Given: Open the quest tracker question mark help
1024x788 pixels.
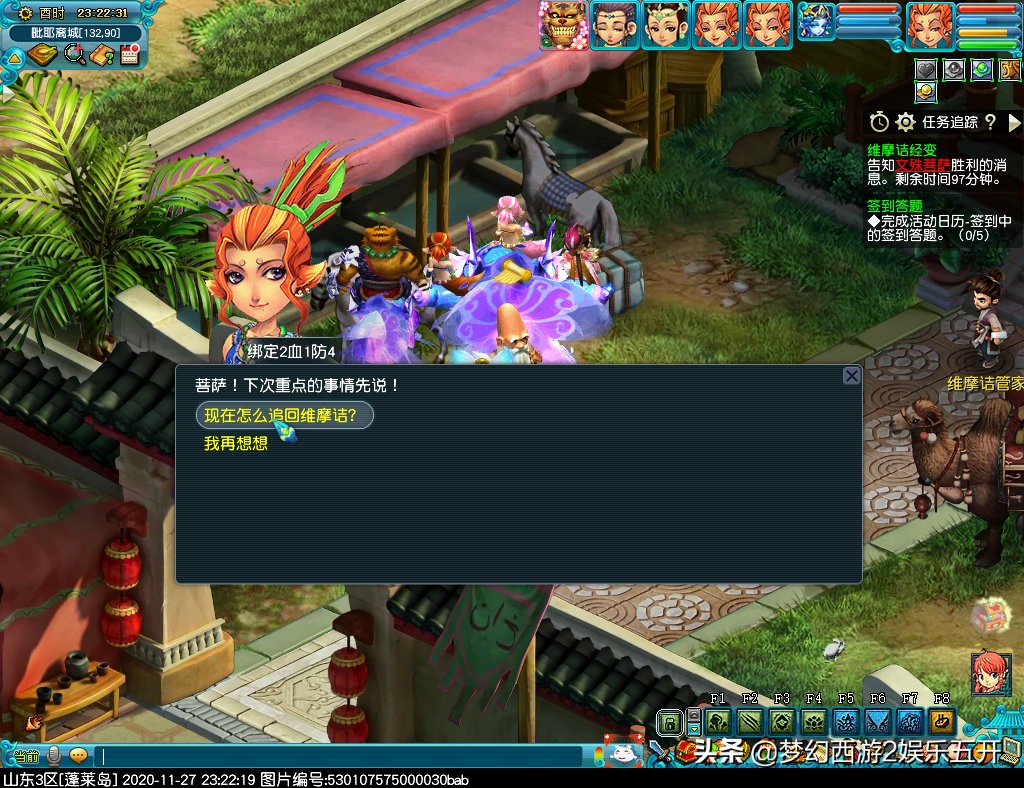Looking at the screenshot, I should click(990, 122).
